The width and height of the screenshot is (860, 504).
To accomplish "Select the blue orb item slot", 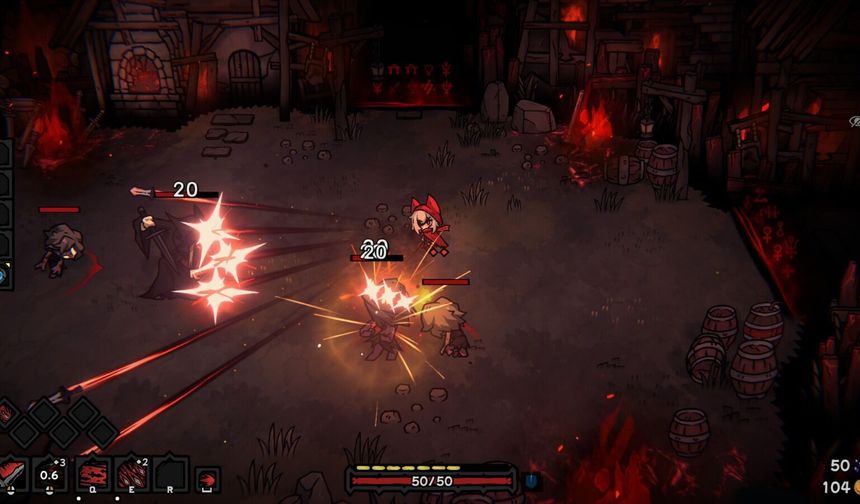I will click(4, 273).
